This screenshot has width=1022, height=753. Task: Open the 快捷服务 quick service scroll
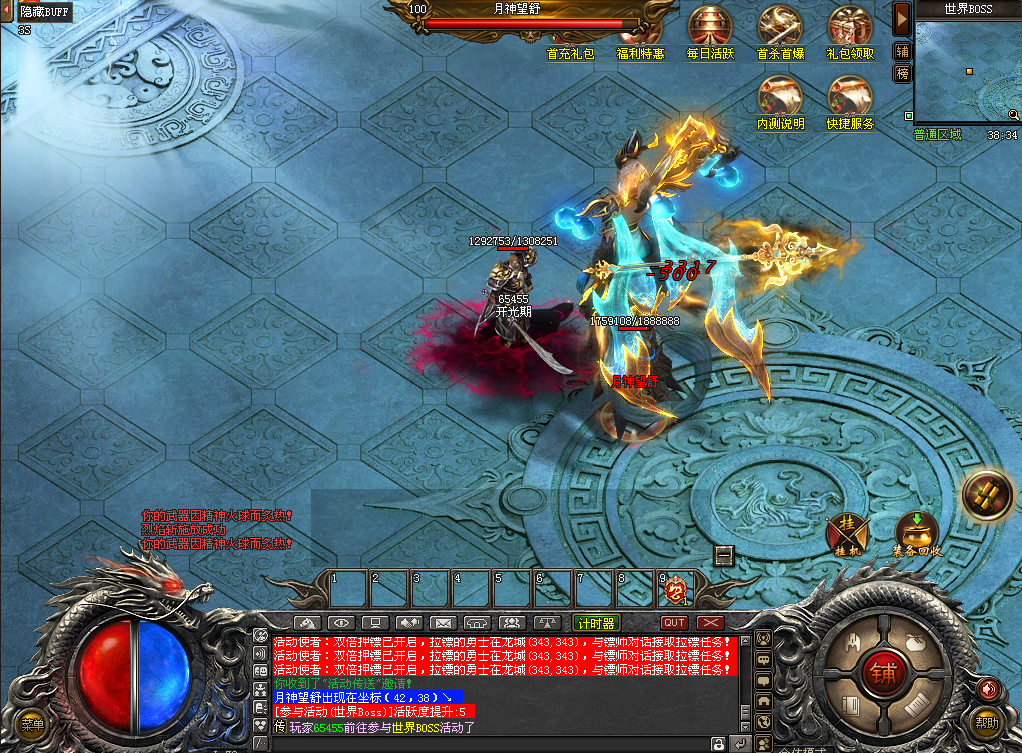(x=850, y=98)
